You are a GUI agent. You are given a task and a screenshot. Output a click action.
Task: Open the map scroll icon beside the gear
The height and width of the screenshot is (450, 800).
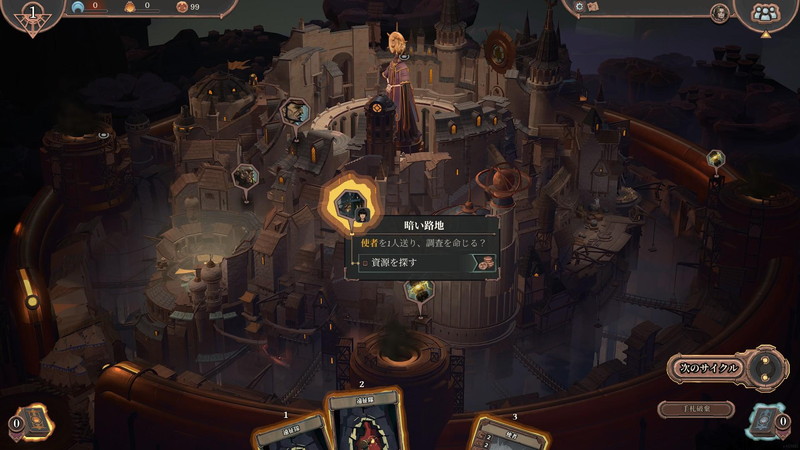tap(593, 7)
